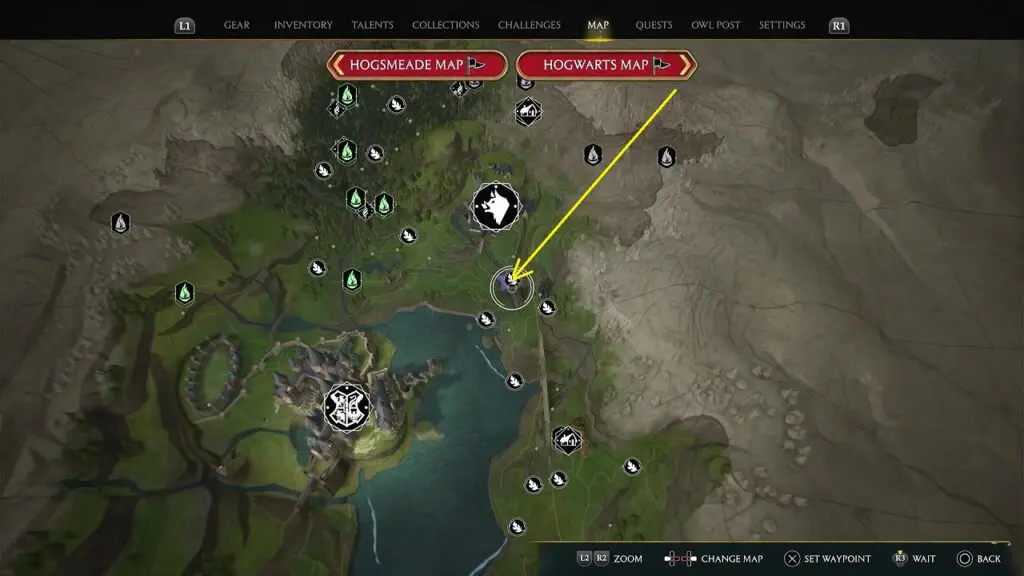Open the Gear tab
Viewport: 1024px width, 576px height.
point(237,25)
